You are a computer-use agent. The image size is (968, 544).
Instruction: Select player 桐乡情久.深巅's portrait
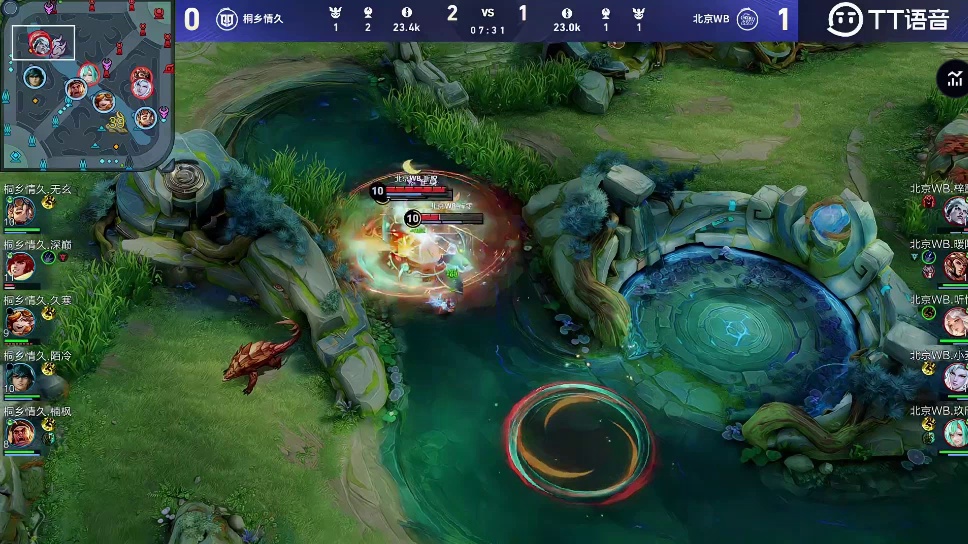click(21, 266)
